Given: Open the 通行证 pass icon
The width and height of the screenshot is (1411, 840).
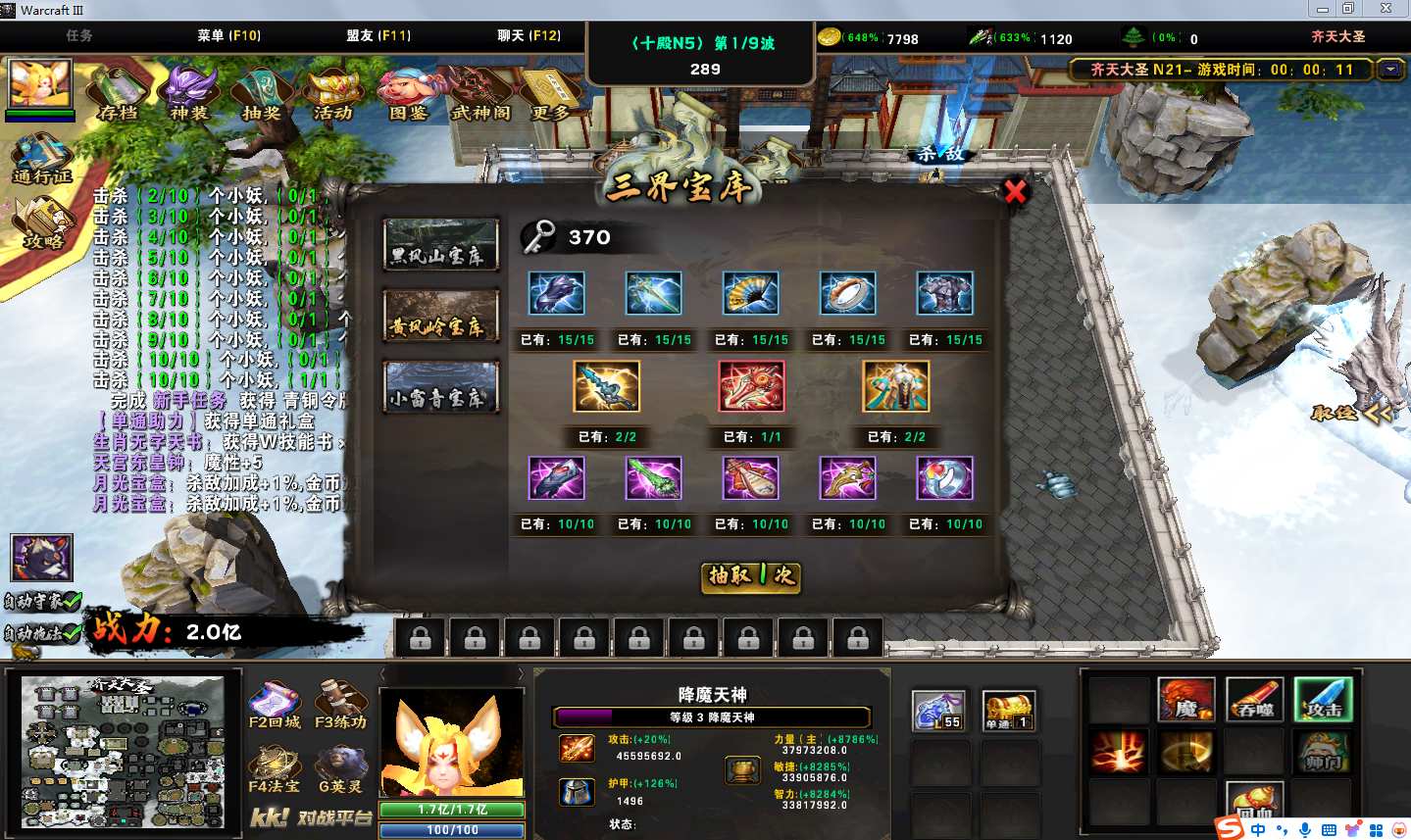Looking at the screenshot, I should coord(41,160).
